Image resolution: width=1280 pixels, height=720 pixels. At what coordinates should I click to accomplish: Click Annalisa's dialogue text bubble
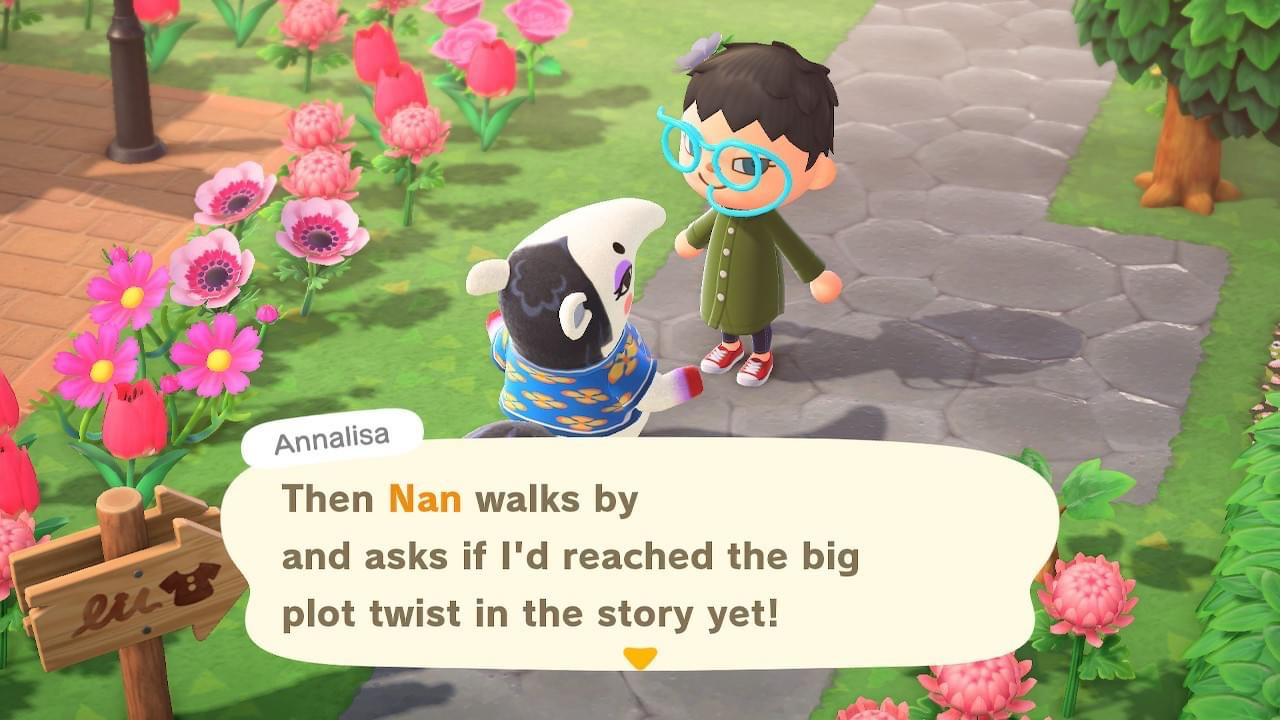pyautogui.click(x=640, y=555)
